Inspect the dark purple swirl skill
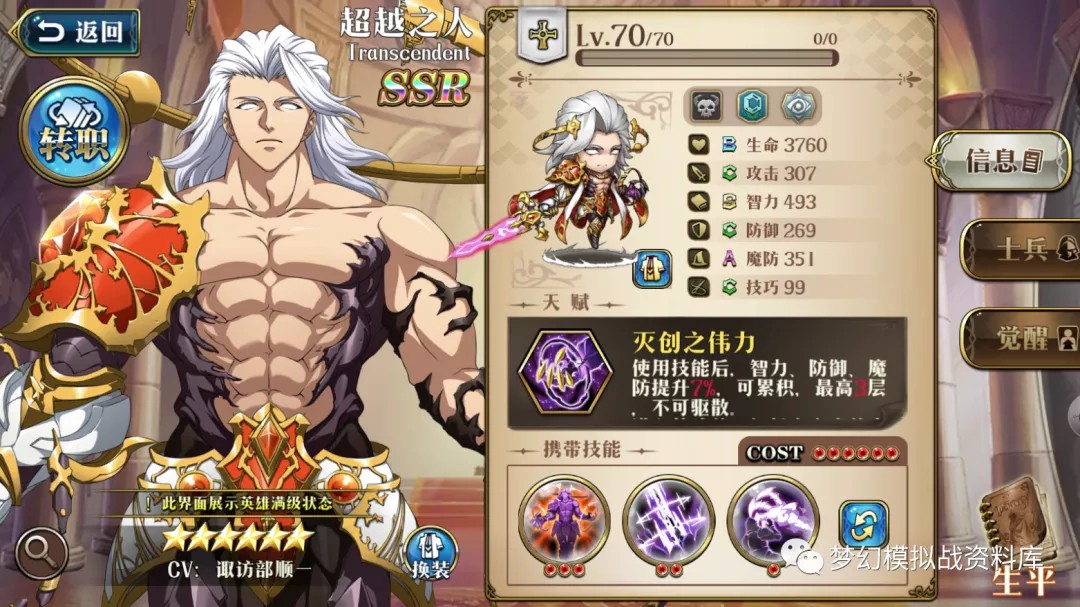The width and height of the screenshot is (1080, 607). [772, 521]
